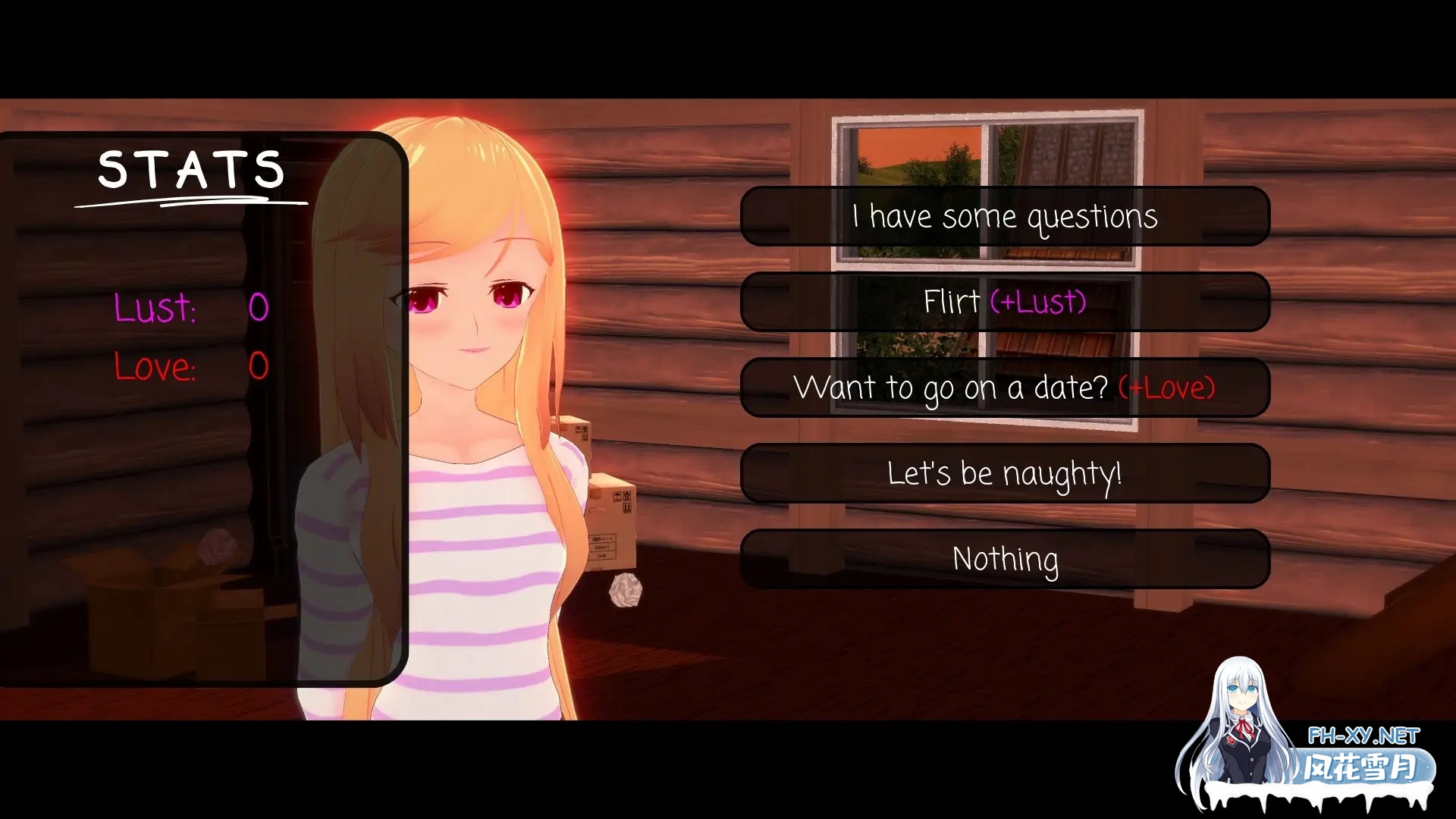Select "Nothing" to end the conversation
This screenshot has width=1456, height=819.
(1005, 559)
